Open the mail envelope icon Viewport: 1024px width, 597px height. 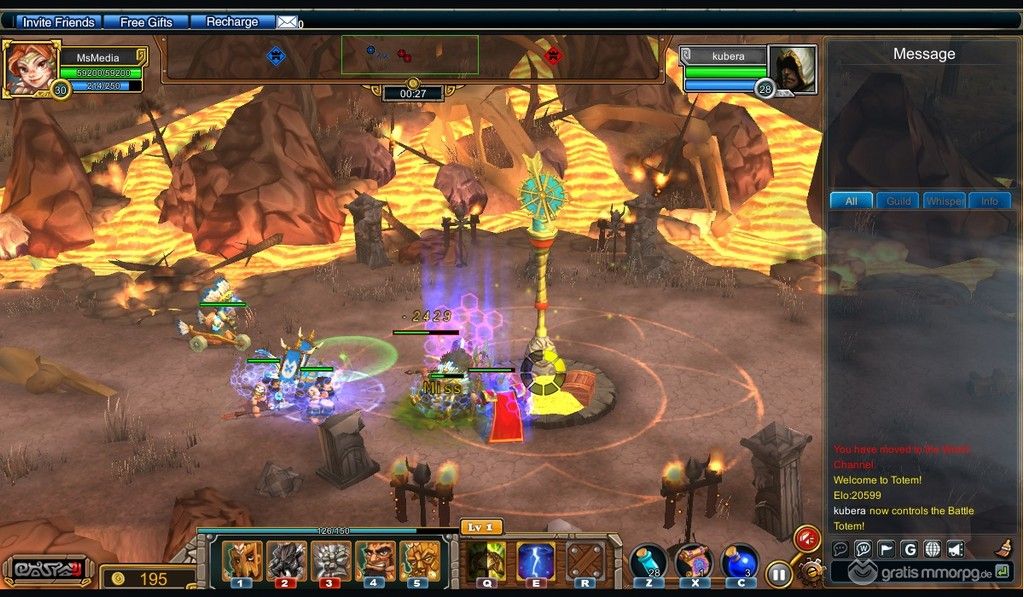287,22
